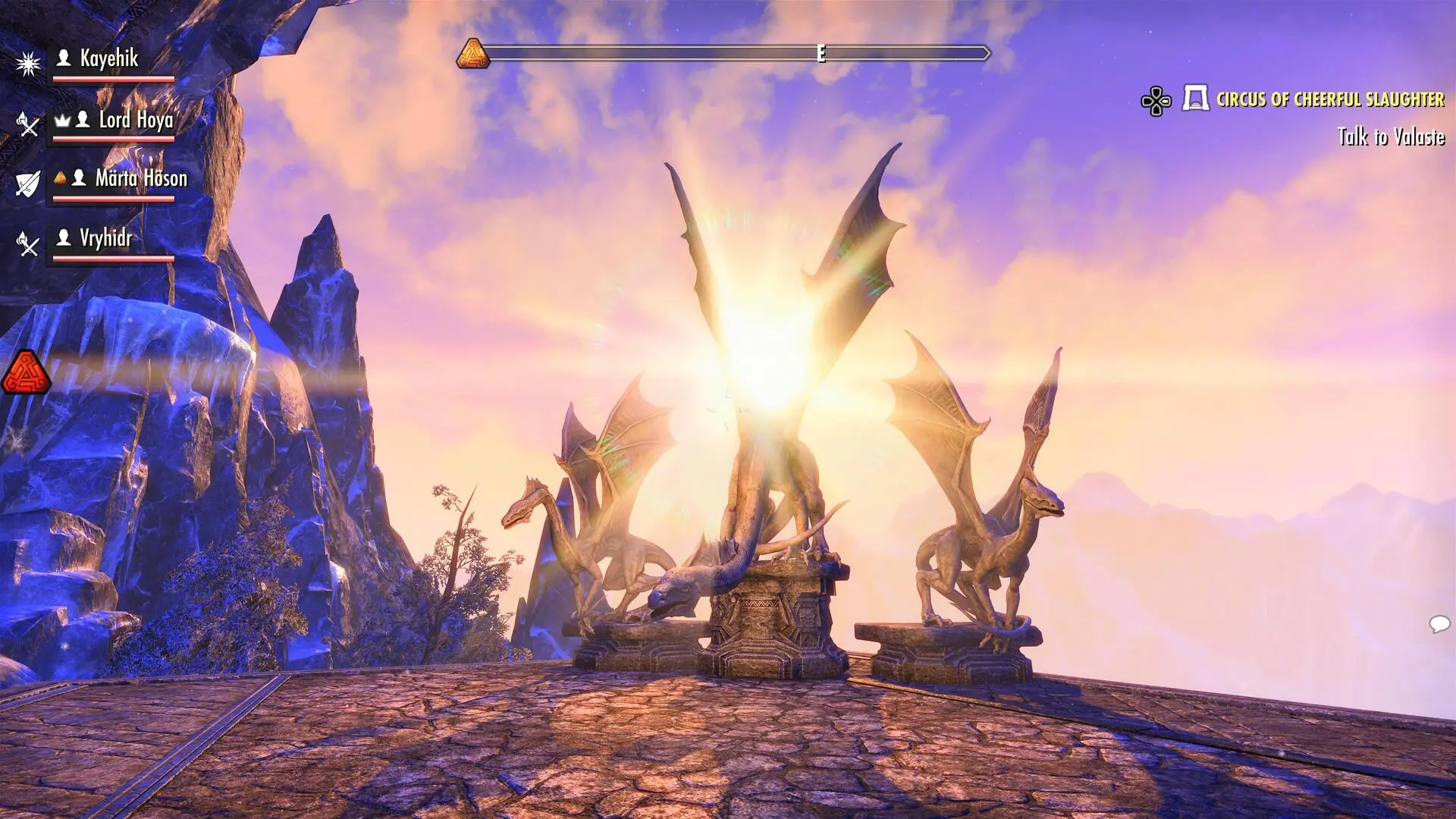Click the red triangular emblem icon
Screen dimensions: 1456x819
coord(27,372)
